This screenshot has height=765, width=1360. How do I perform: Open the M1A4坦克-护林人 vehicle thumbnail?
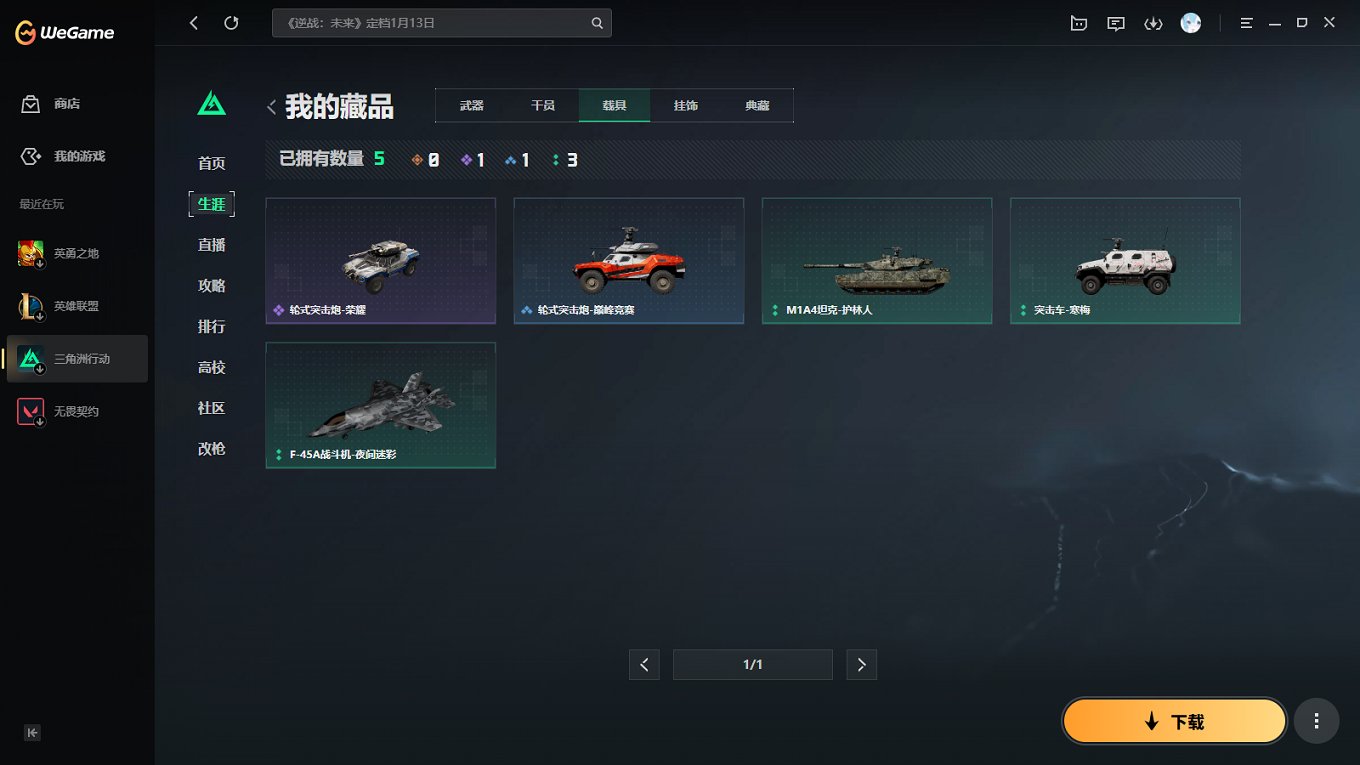coord(877,261)
